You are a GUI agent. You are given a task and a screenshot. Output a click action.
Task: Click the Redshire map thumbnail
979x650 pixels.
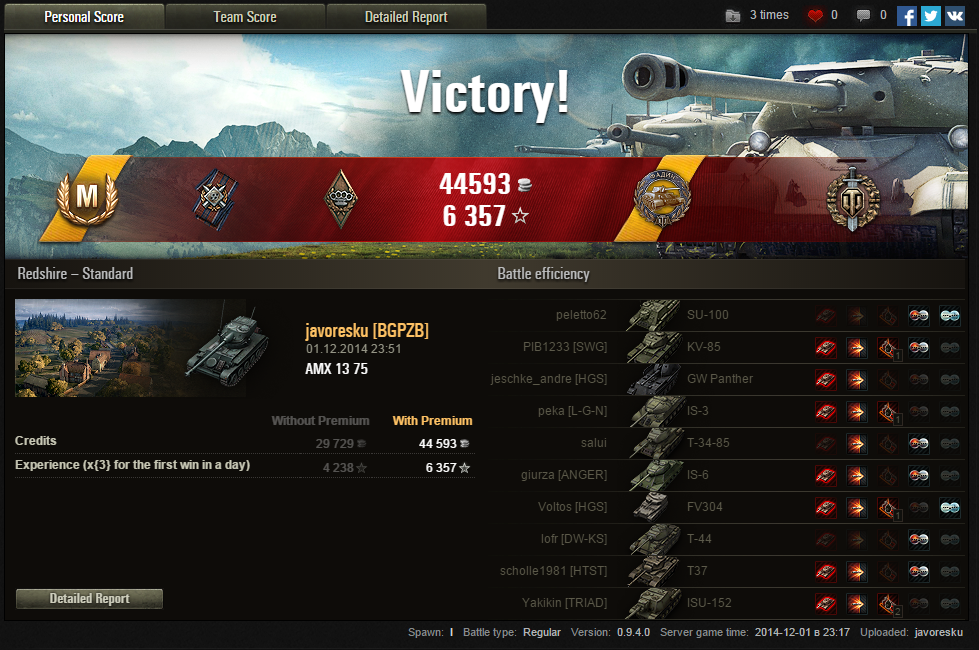pos(130,348)
